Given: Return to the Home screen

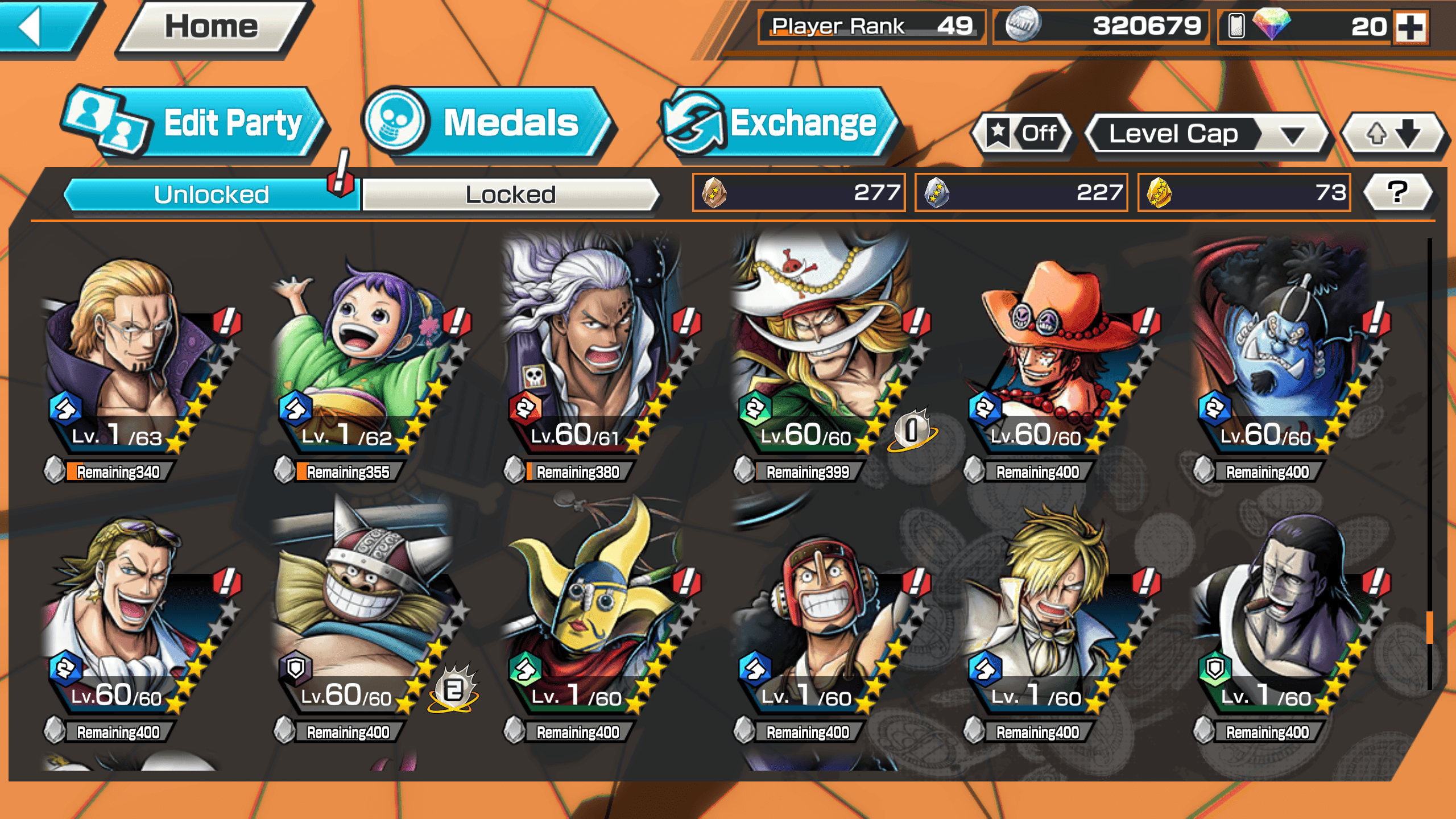Looking at the screenshot, I should tap(212, 27).
